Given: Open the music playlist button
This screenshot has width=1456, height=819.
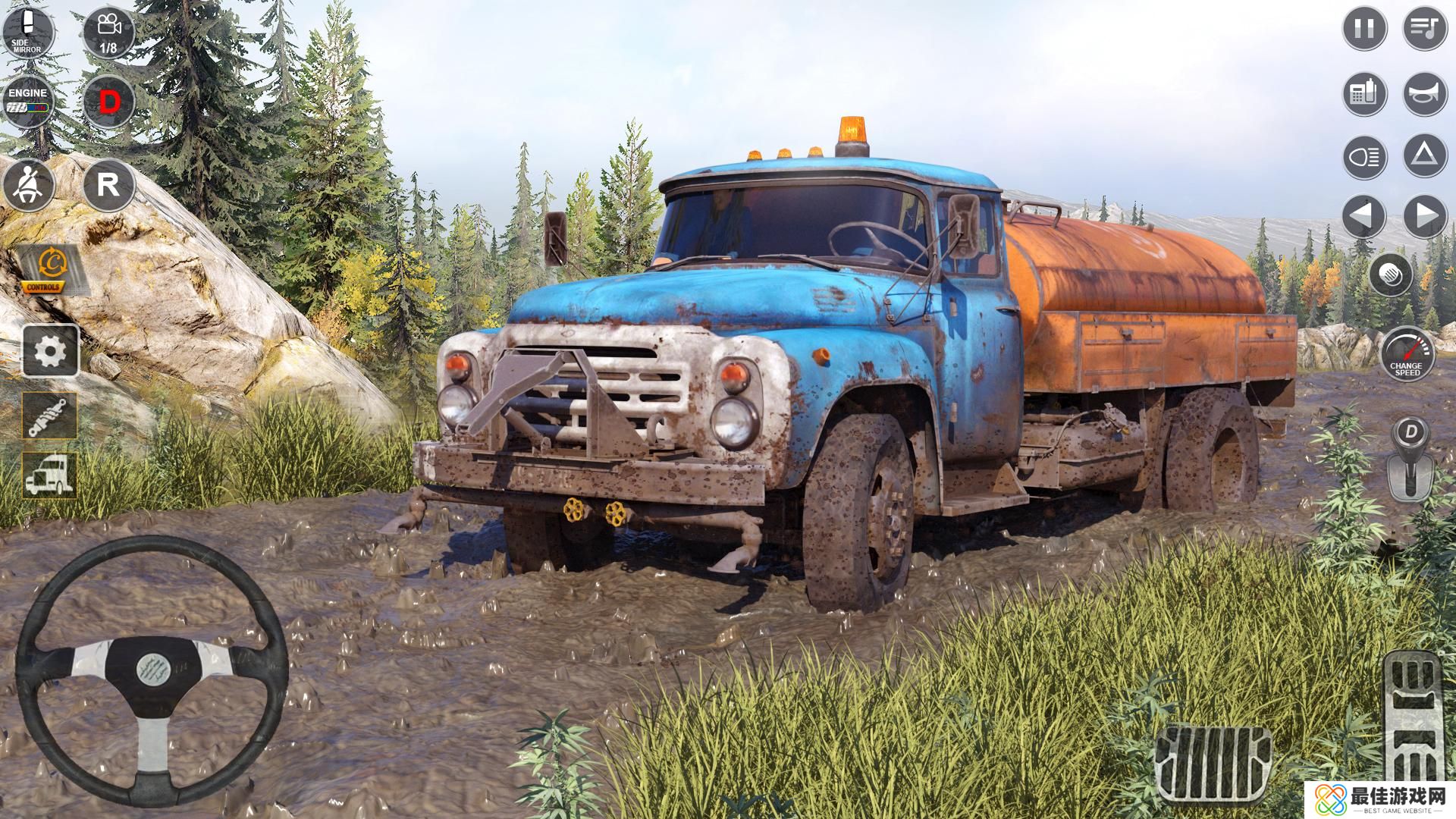Looking at the screenshot, I should click(1425, 29).
